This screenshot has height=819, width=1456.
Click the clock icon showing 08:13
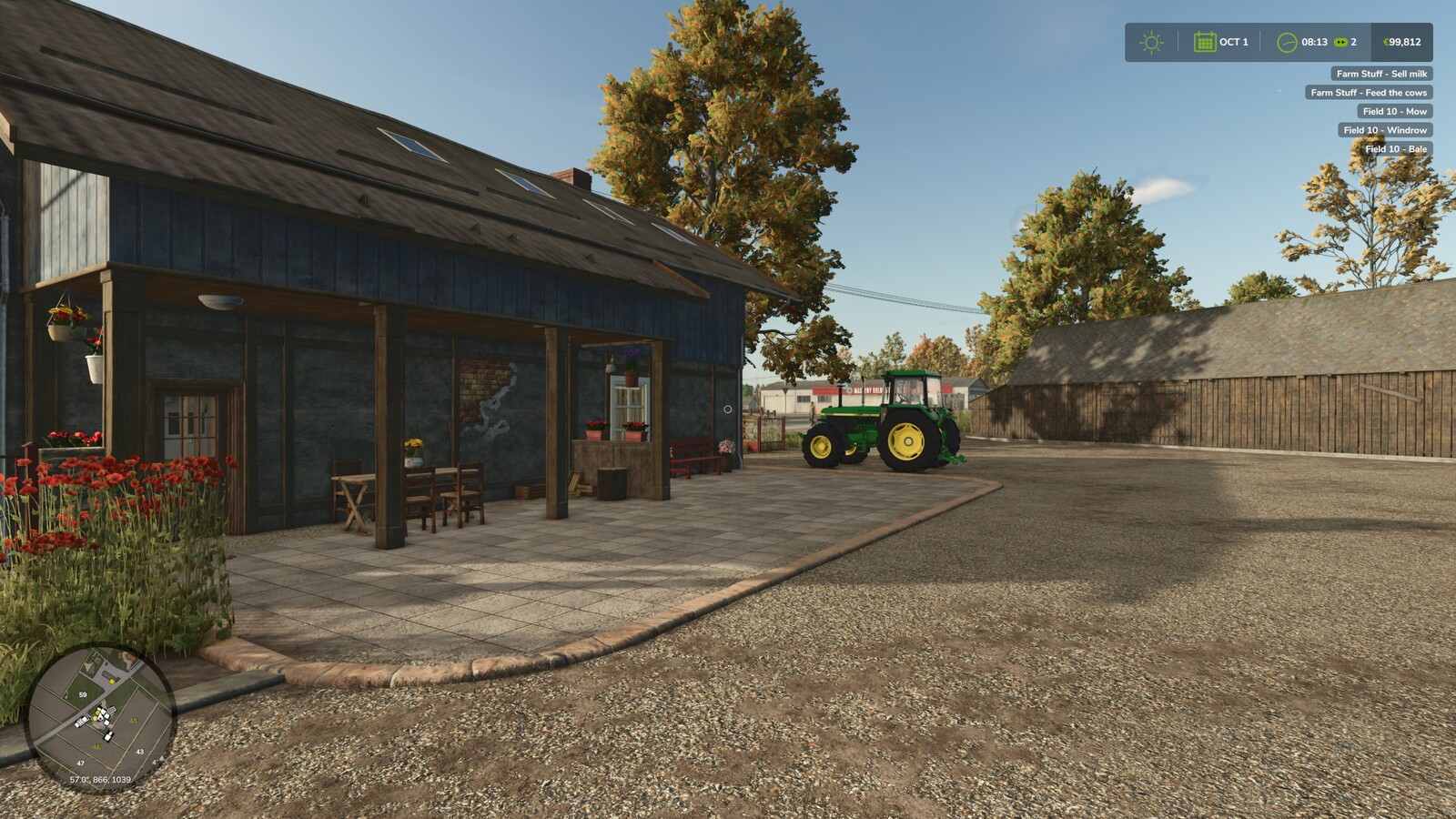tap(1287, 41)
